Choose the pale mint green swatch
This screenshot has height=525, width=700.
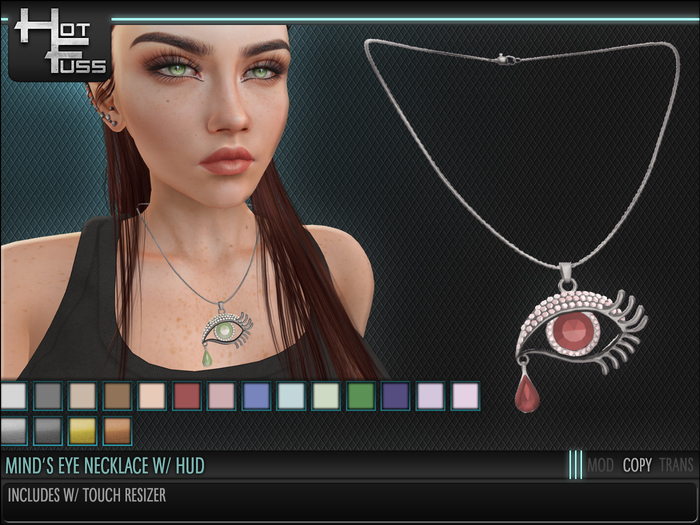coord(325,396)
